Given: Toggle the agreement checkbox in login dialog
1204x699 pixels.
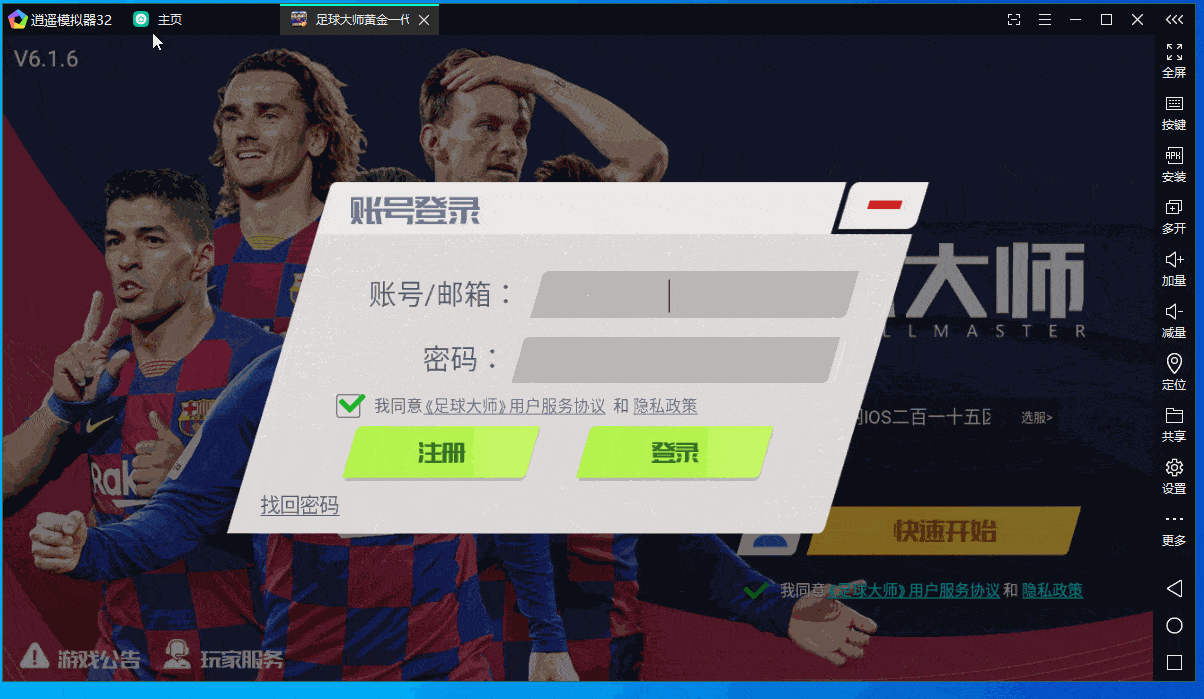Looking at the screenshot, I should click(x=350, y=405).
